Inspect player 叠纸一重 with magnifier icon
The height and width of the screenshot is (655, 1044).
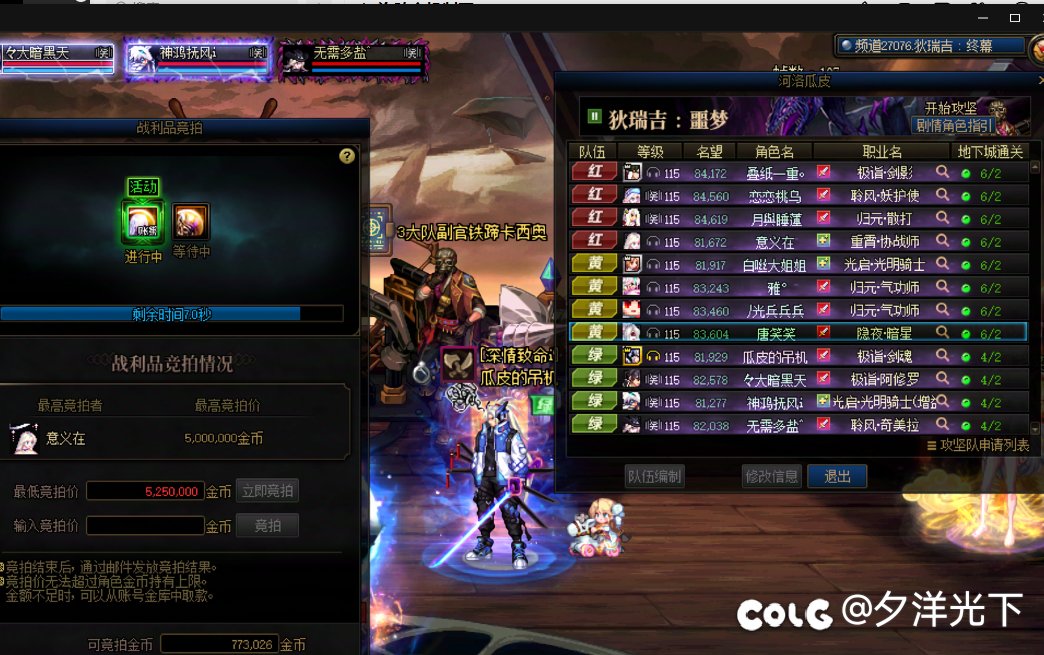click(x=942, y=172)
